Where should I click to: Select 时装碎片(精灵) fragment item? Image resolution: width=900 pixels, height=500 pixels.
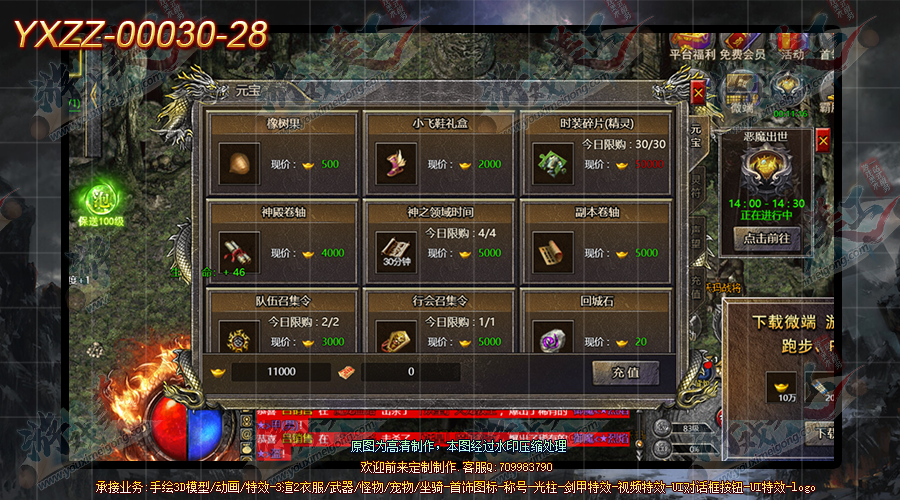tap(553, 164)
